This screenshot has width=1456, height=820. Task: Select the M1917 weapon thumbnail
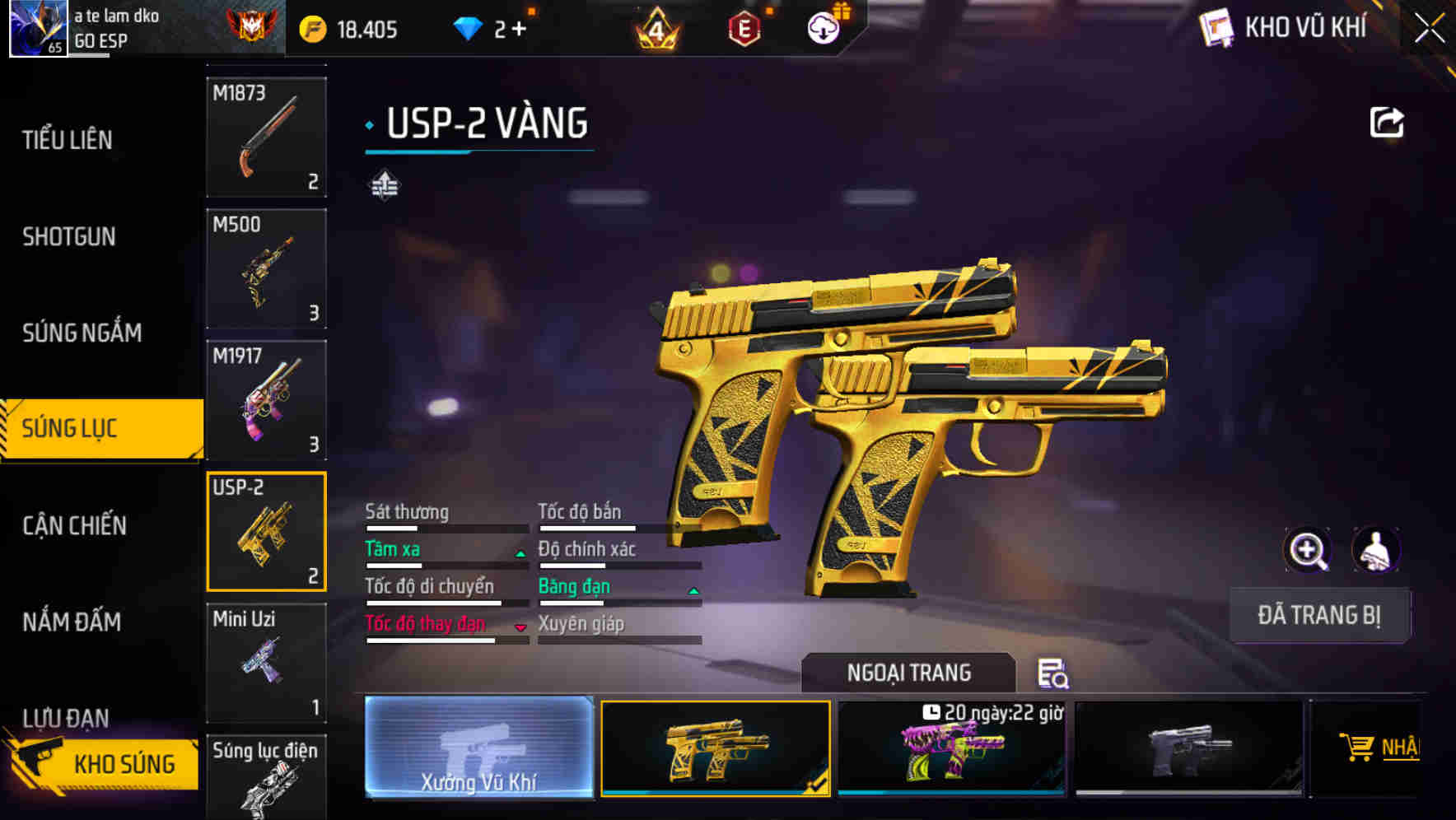[266, 401]
